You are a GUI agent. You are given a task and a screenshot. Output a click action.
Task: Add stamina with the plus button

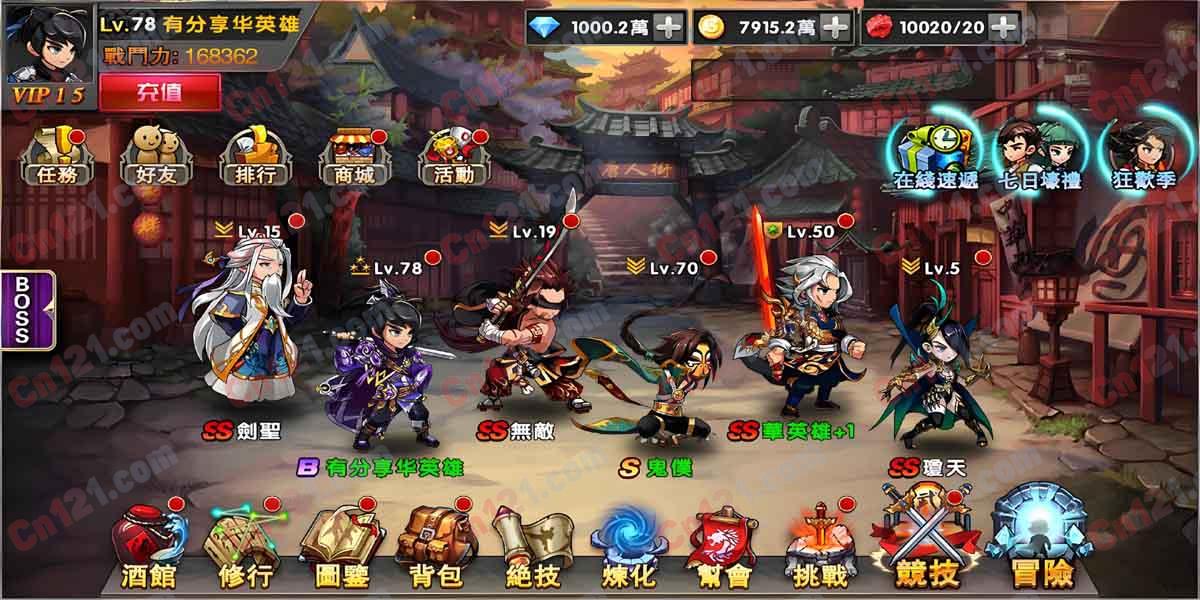(1003, 27)
